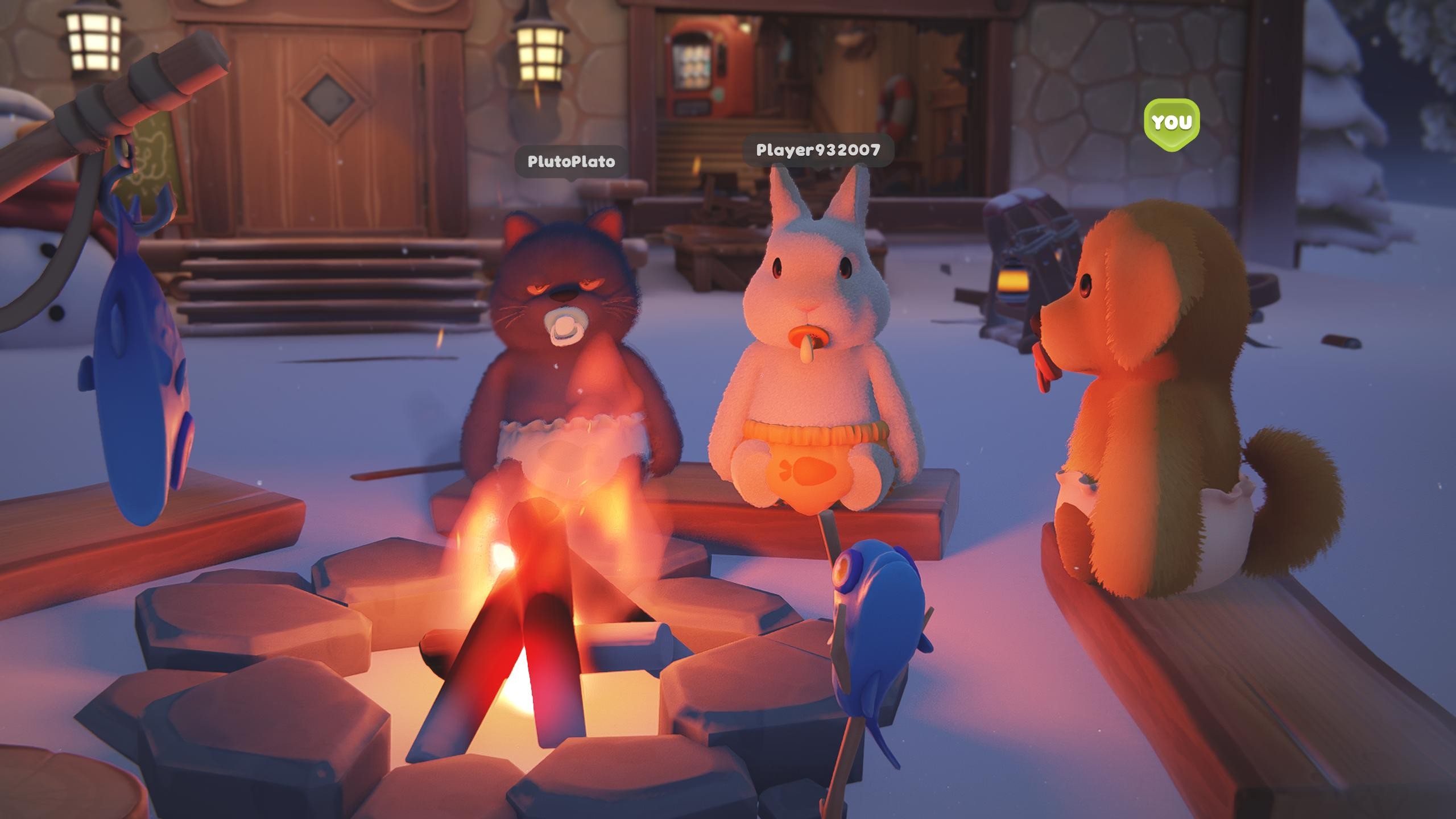1456x819 pixels.
Task: Select the Player932007 name tag
Action: 818,150
